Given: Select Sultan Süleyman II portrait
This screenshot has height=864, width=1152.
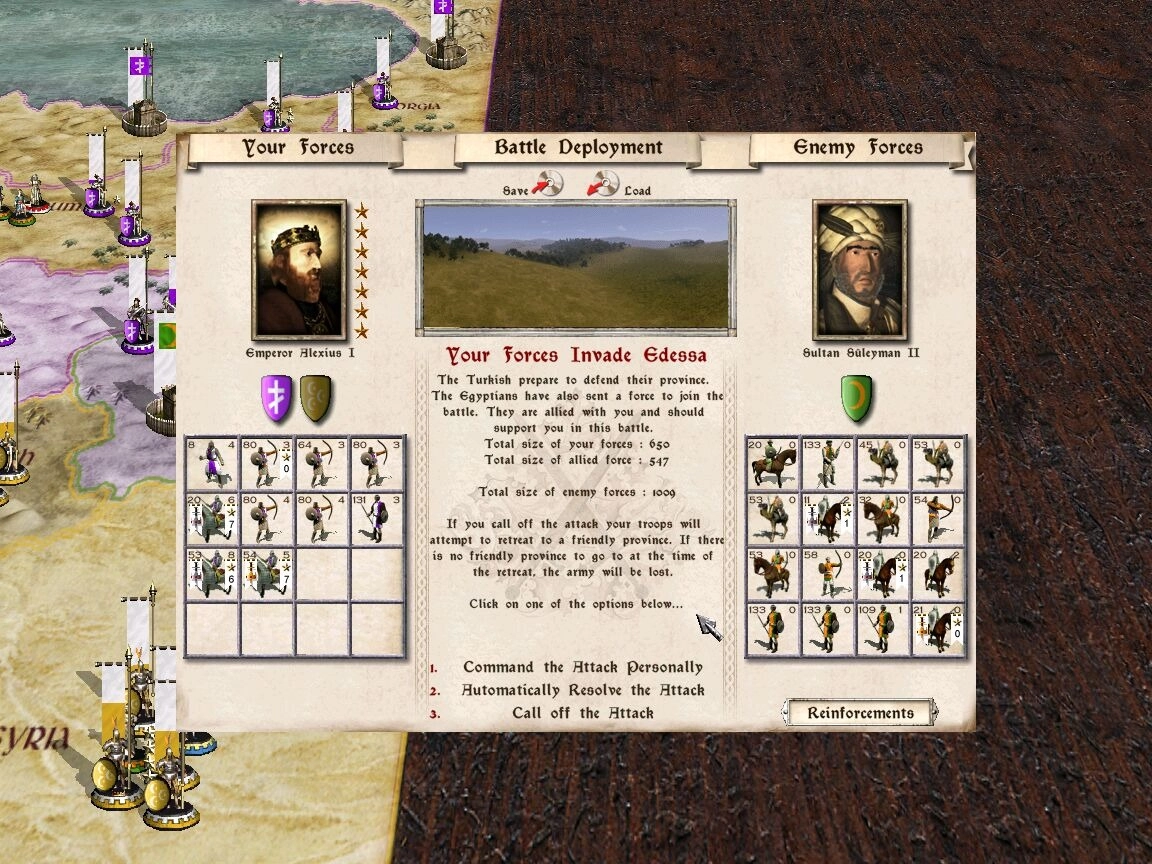Looking at the screenshot, I should click(x=860, y=270).
